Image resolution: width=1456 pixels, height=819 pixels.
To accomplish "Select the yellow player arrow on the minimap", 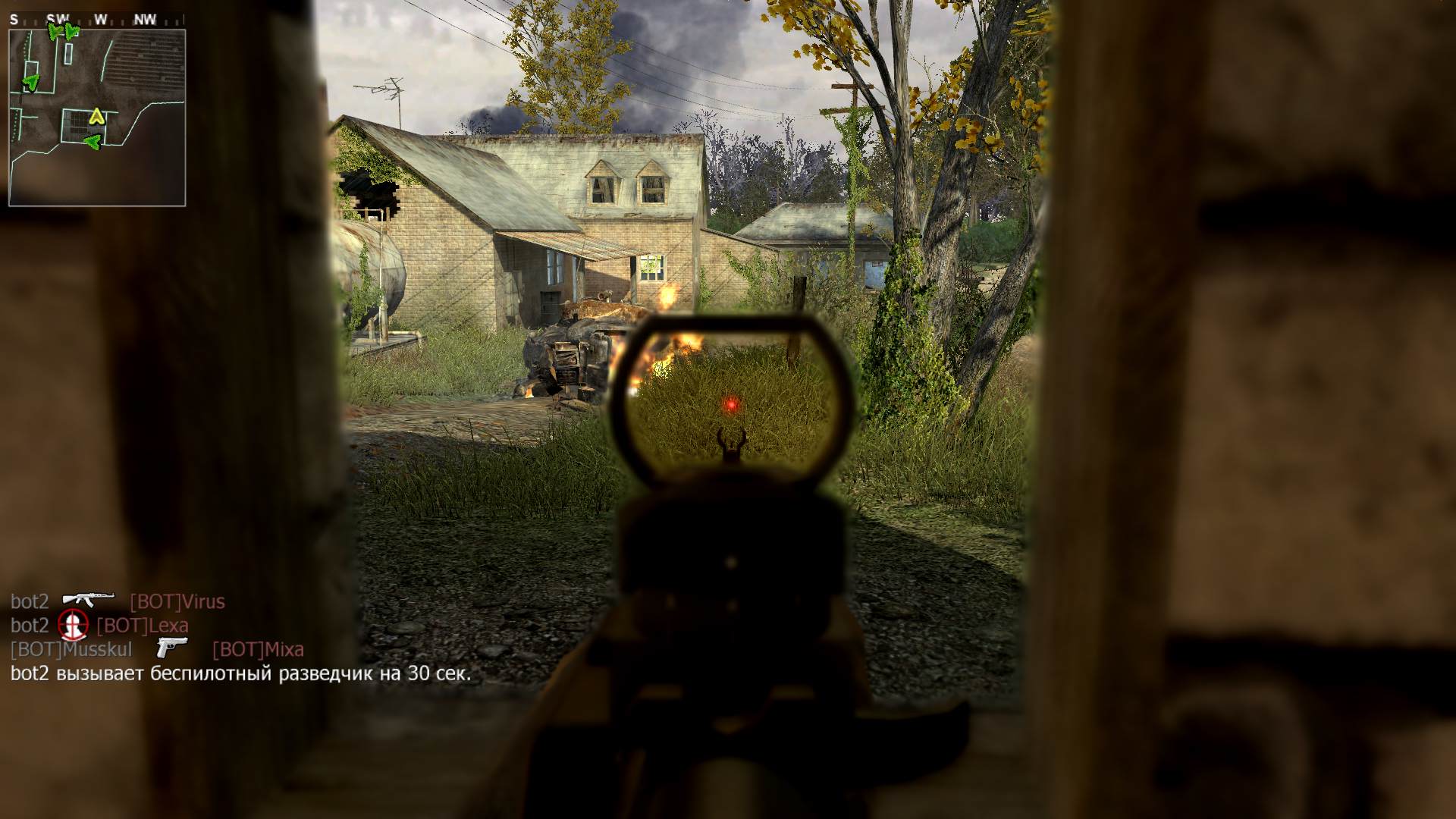I will pos(96,116).
